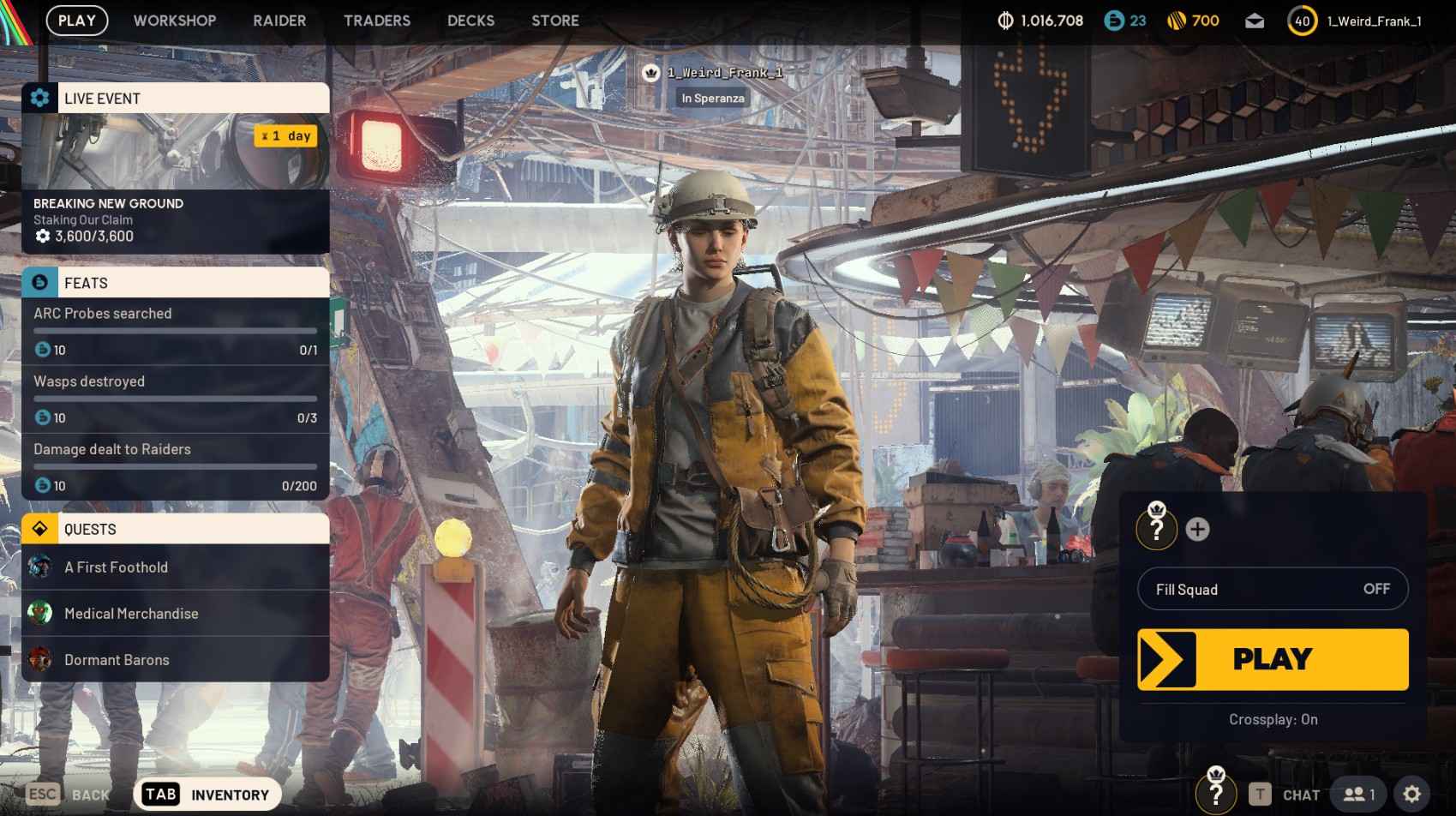The width and height of the screenshot is (1456, 816).
Task: Expand the squad with the plus button
Action: click(x=1197, y=530)
